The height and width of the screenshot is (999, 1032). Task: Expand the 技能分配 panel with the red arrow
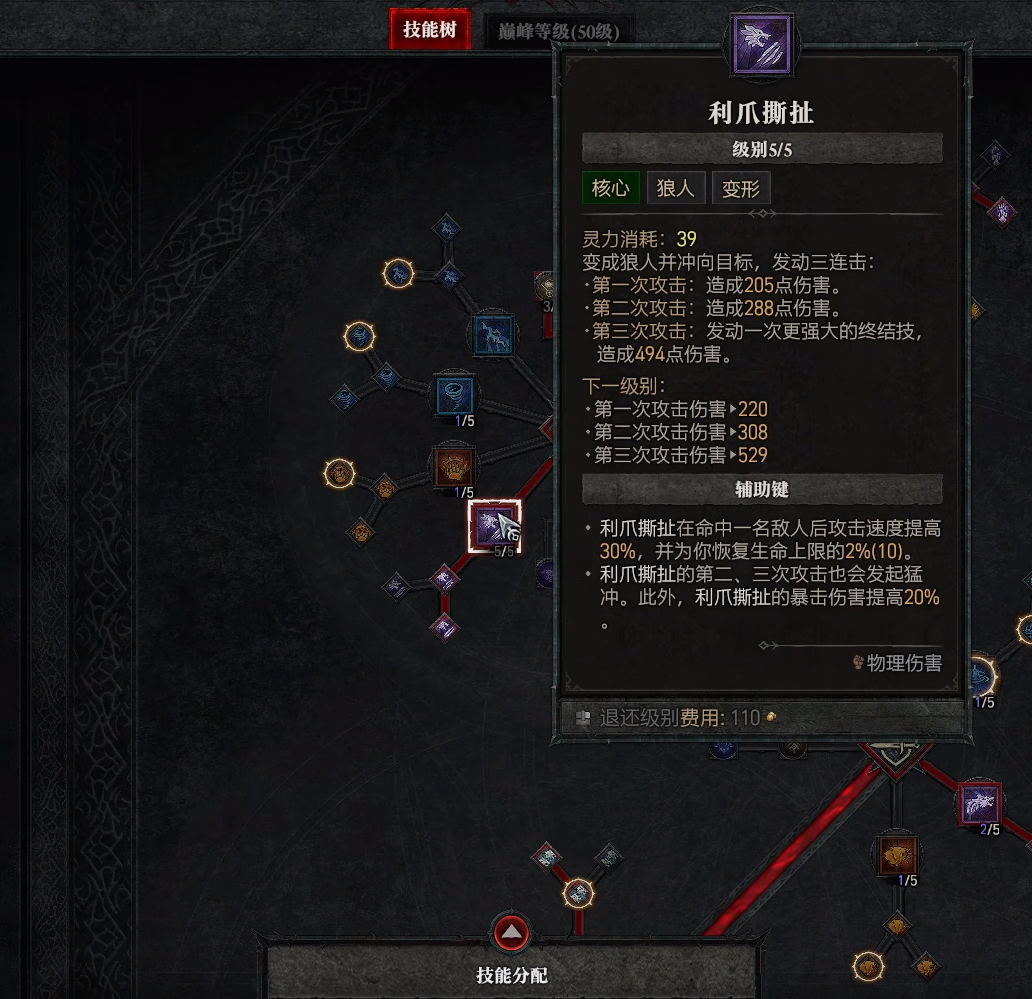(512, 932)
